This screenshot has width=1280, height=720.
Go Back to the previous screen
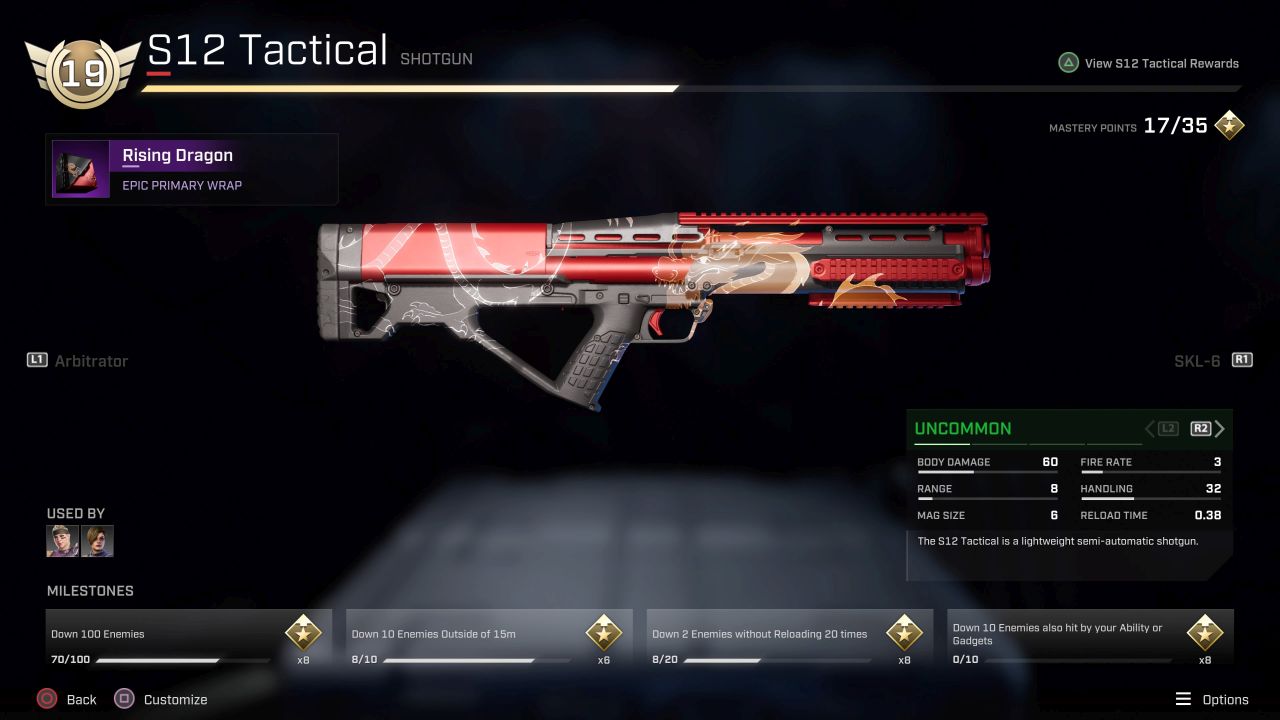click(x=67, y=699)
